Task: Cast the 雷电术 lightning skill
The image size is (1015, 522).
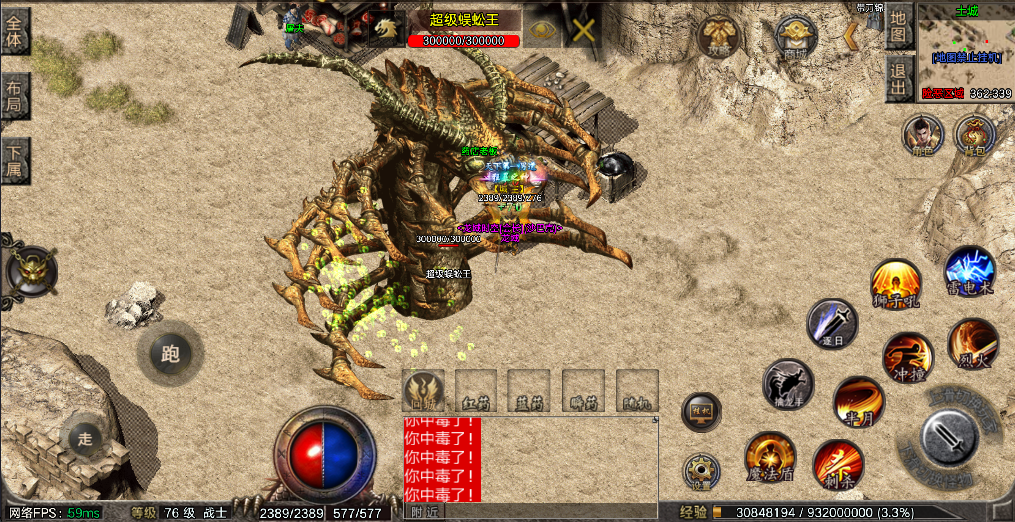Action: pos(969,271)
